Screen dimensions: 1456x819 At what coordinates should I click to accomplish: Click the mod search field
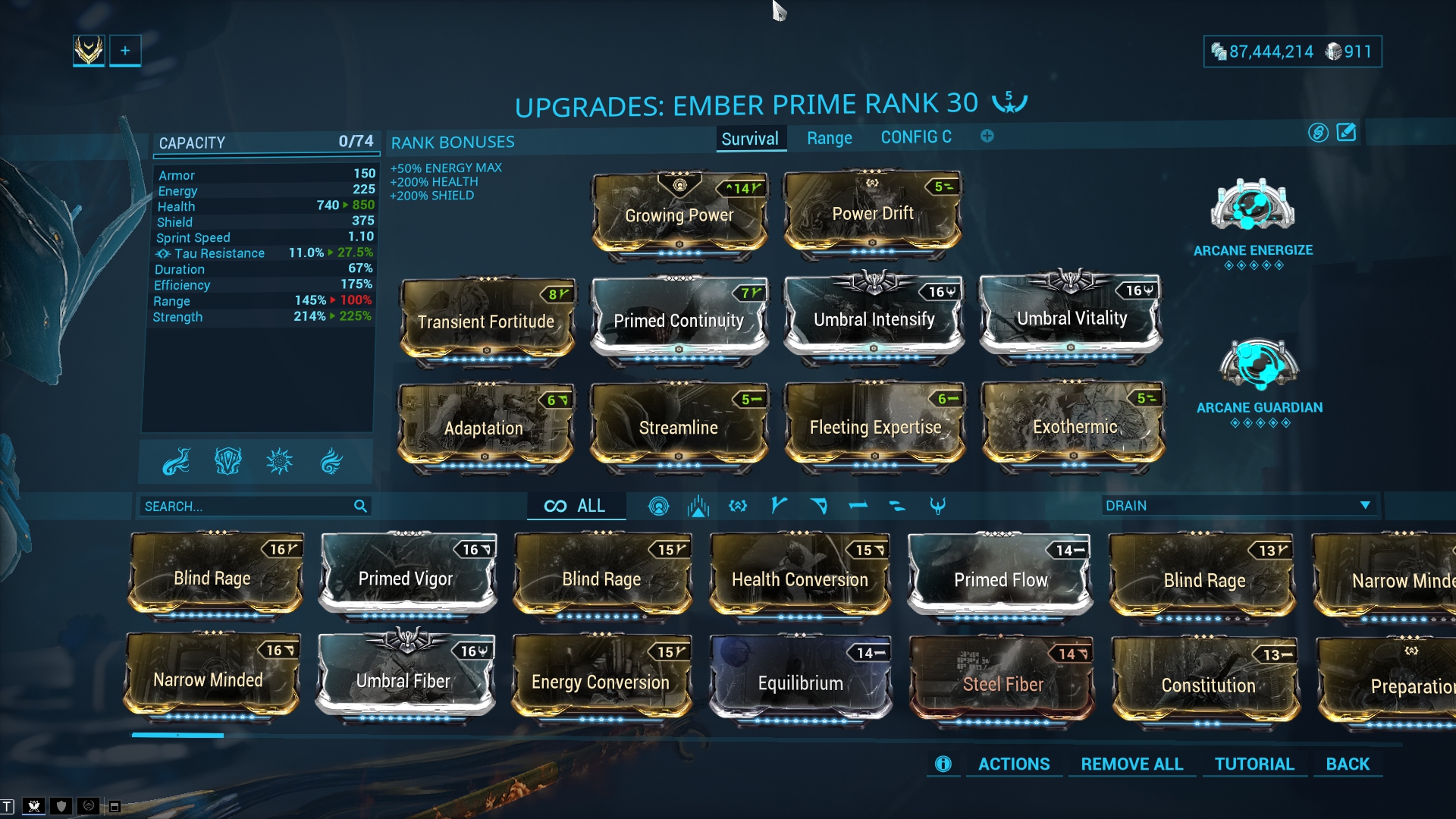pyautogui.click(x=246, y=506)
